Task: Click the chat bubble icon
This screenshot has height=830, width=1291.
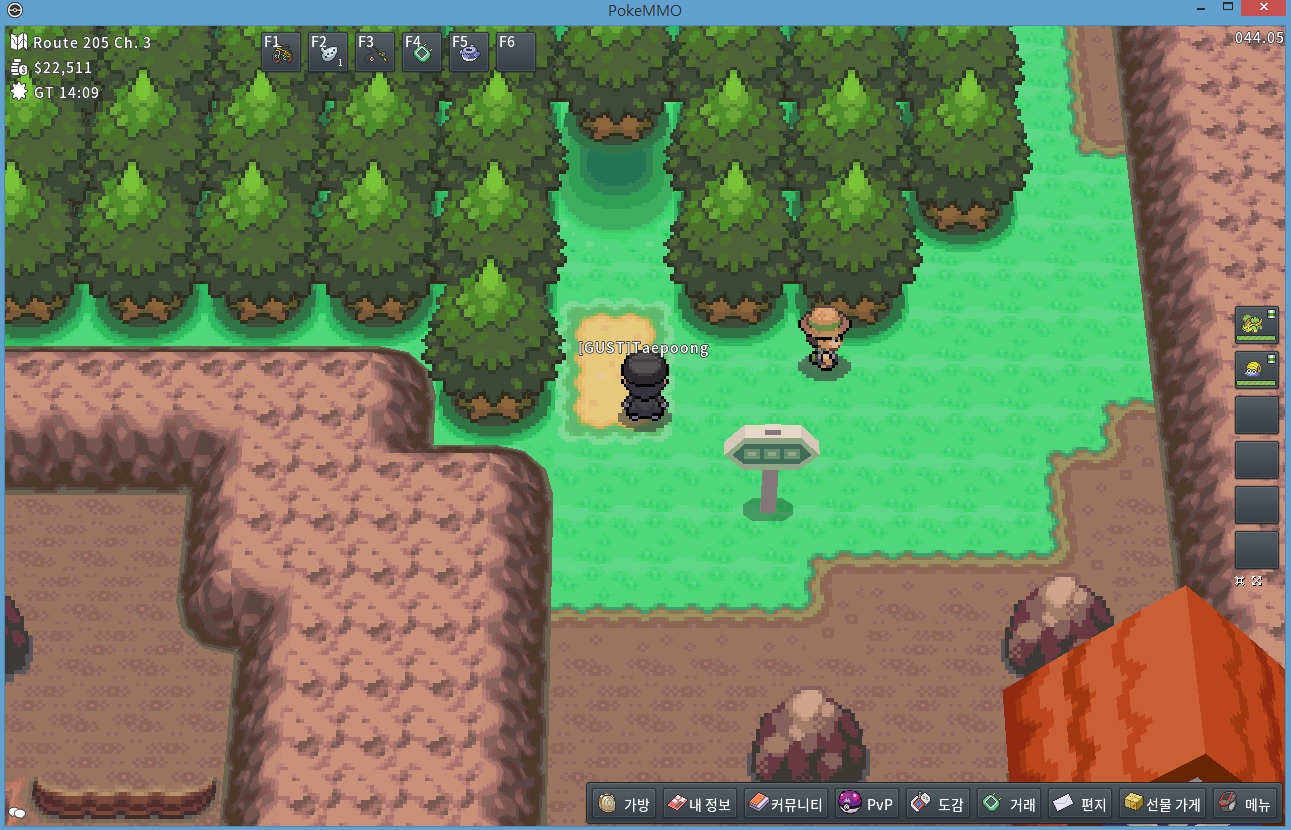Action: [x=16, y=813]
